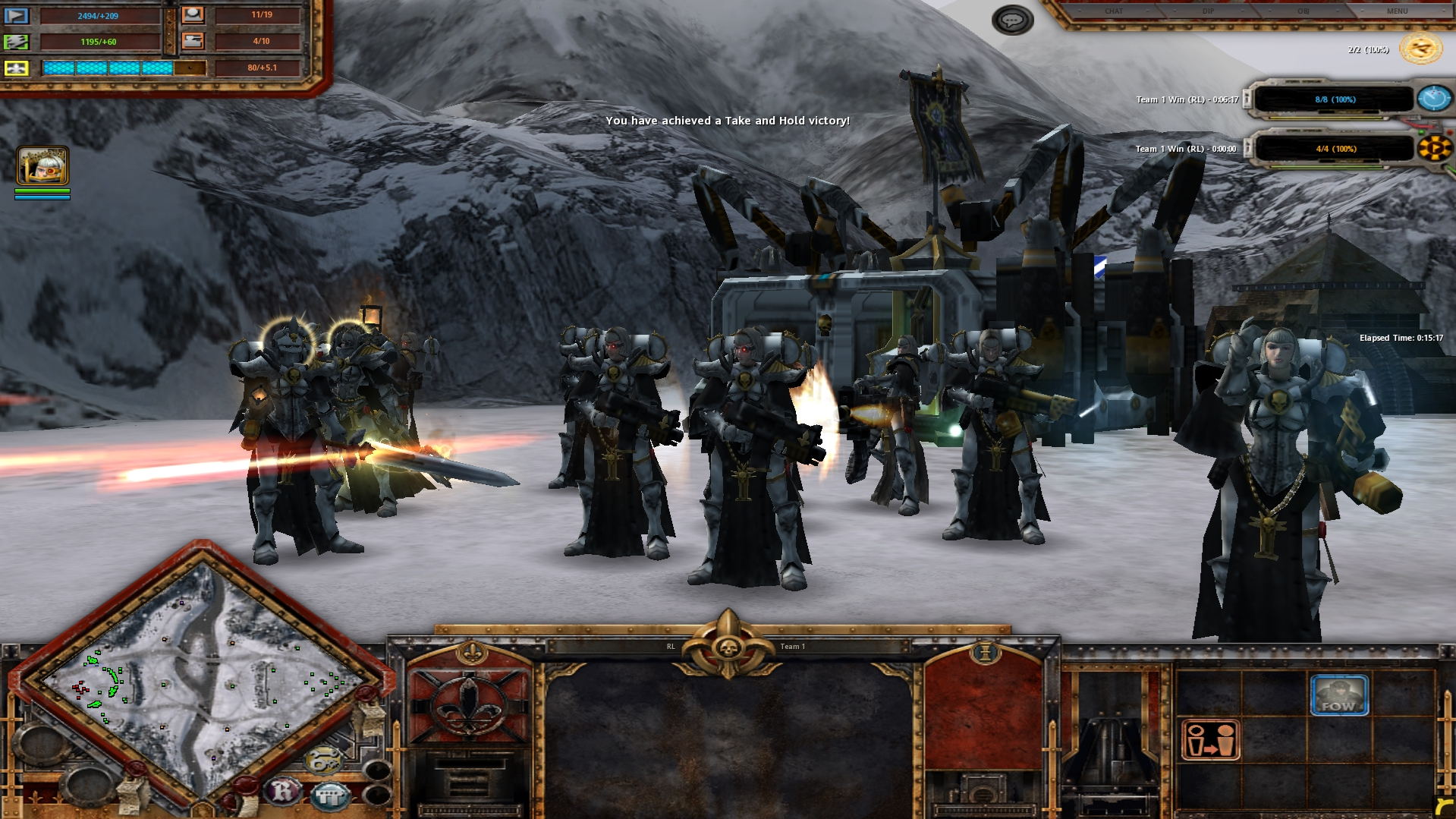Viewport: 1456px width, 819px height.
Task: Click the yellow arrow corner icon
Action: [x=1444, y=807]
